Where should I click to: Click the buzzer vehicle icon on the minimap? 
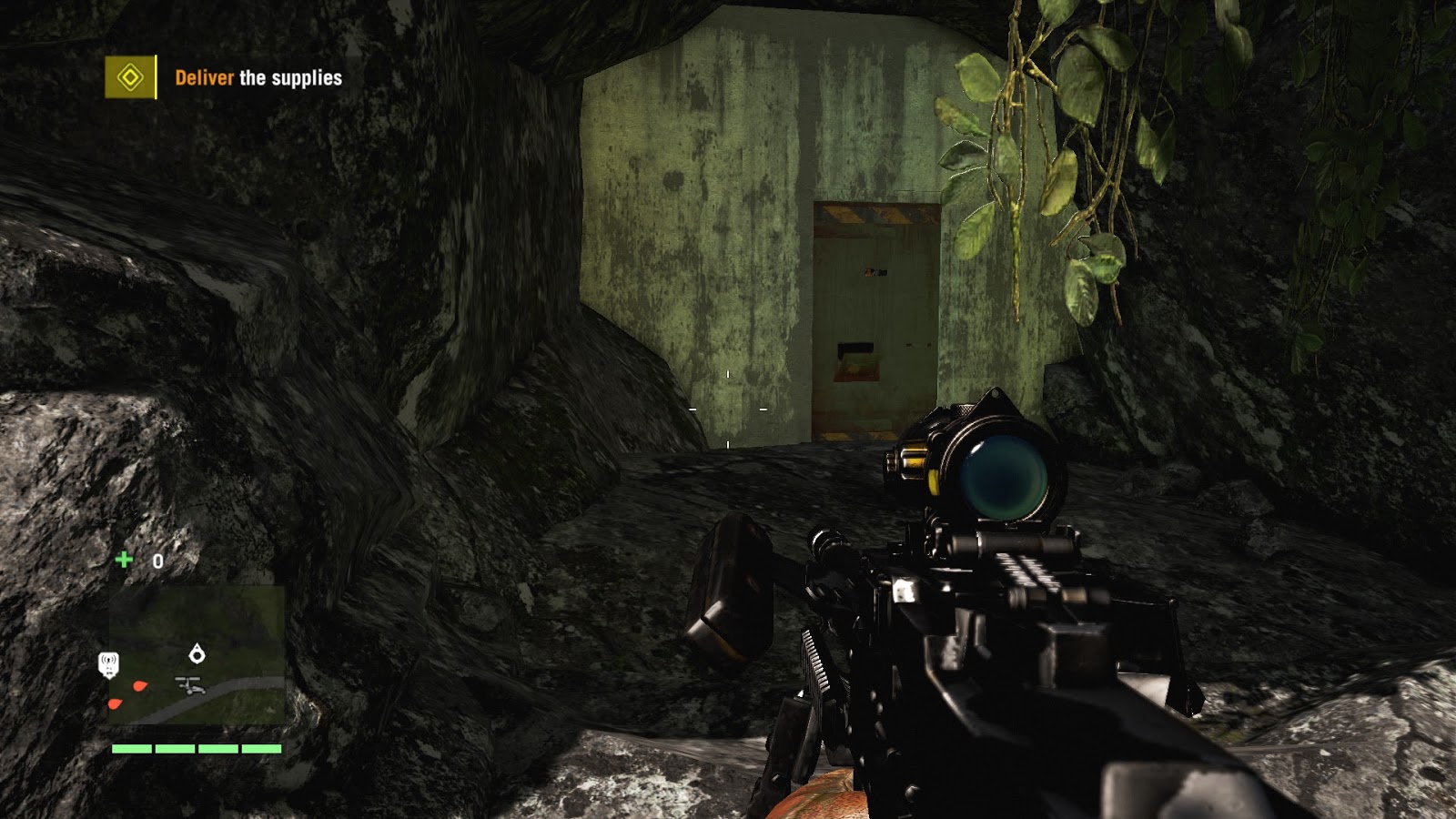pos(190,685)
